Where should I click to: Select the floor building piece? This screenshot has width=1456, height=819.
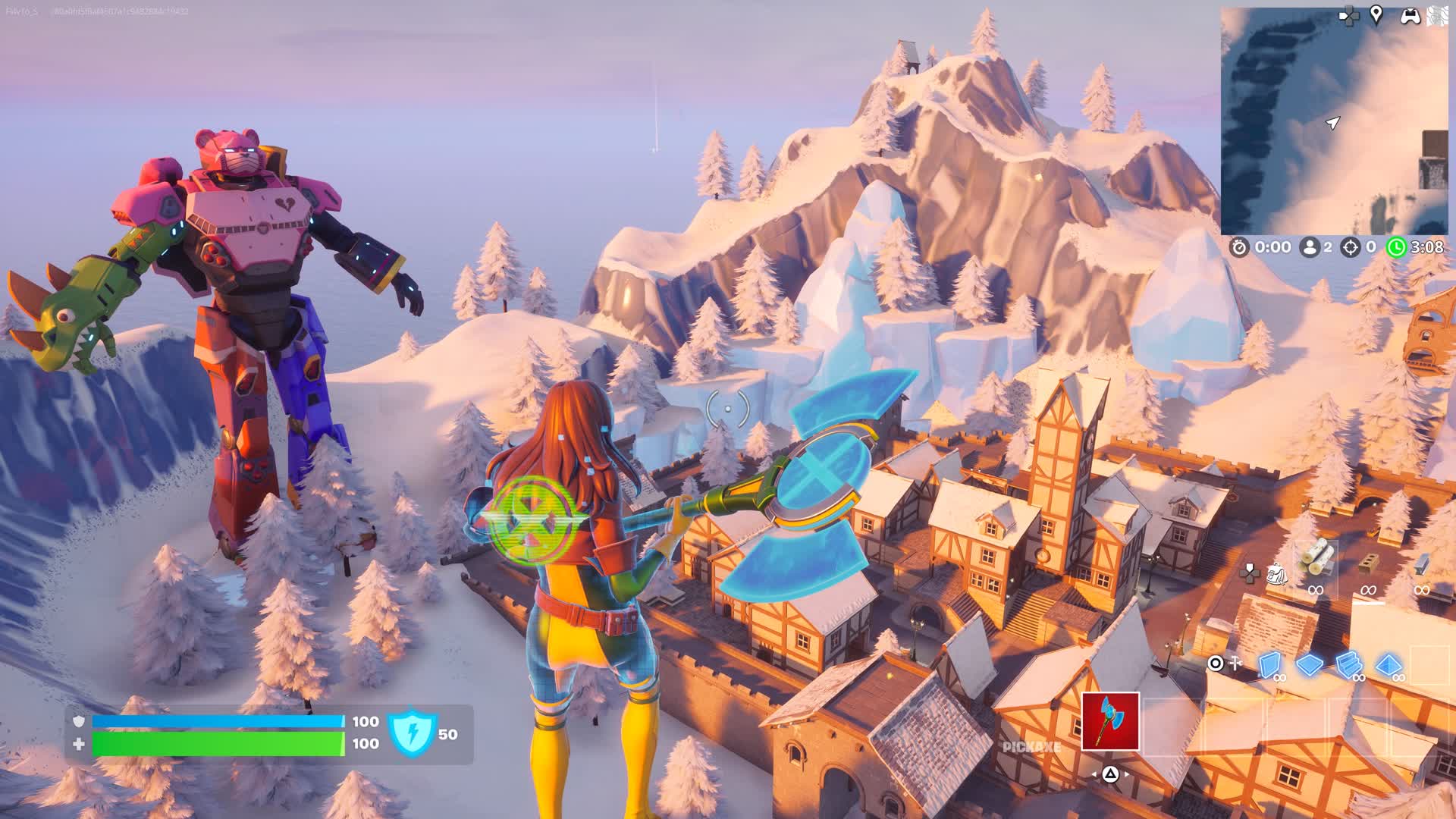1309,664
